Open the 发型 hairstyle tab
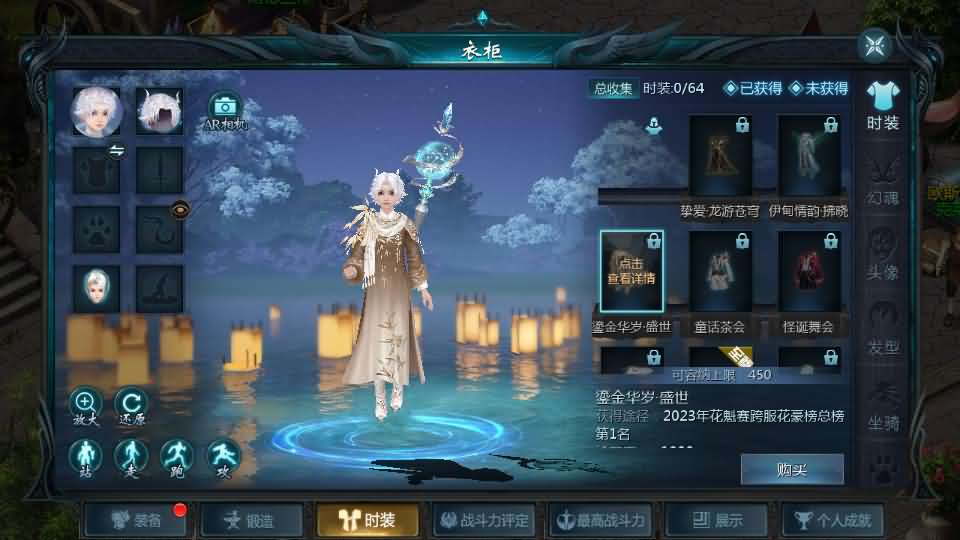Image resolution: width=960 pixels, height=540 pixels. [883, 330]
